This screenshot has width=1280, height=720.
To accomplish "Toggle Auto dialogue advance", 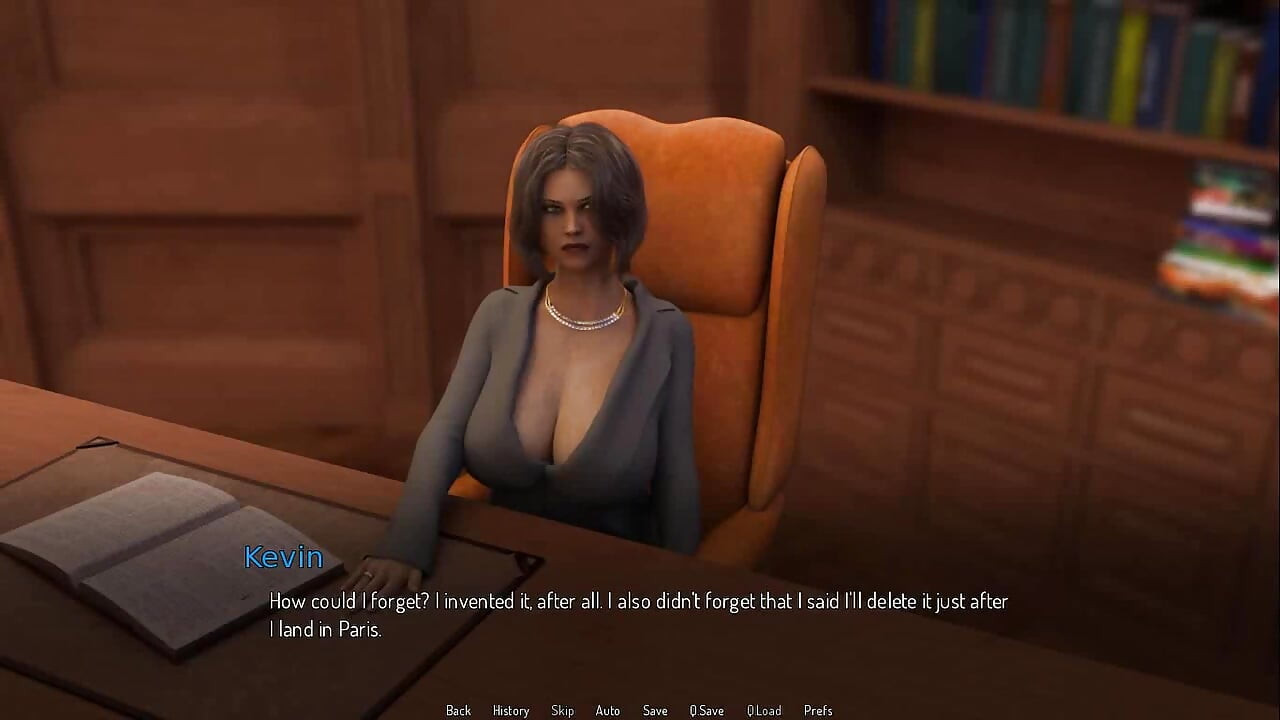I will (x=607, y=710).
